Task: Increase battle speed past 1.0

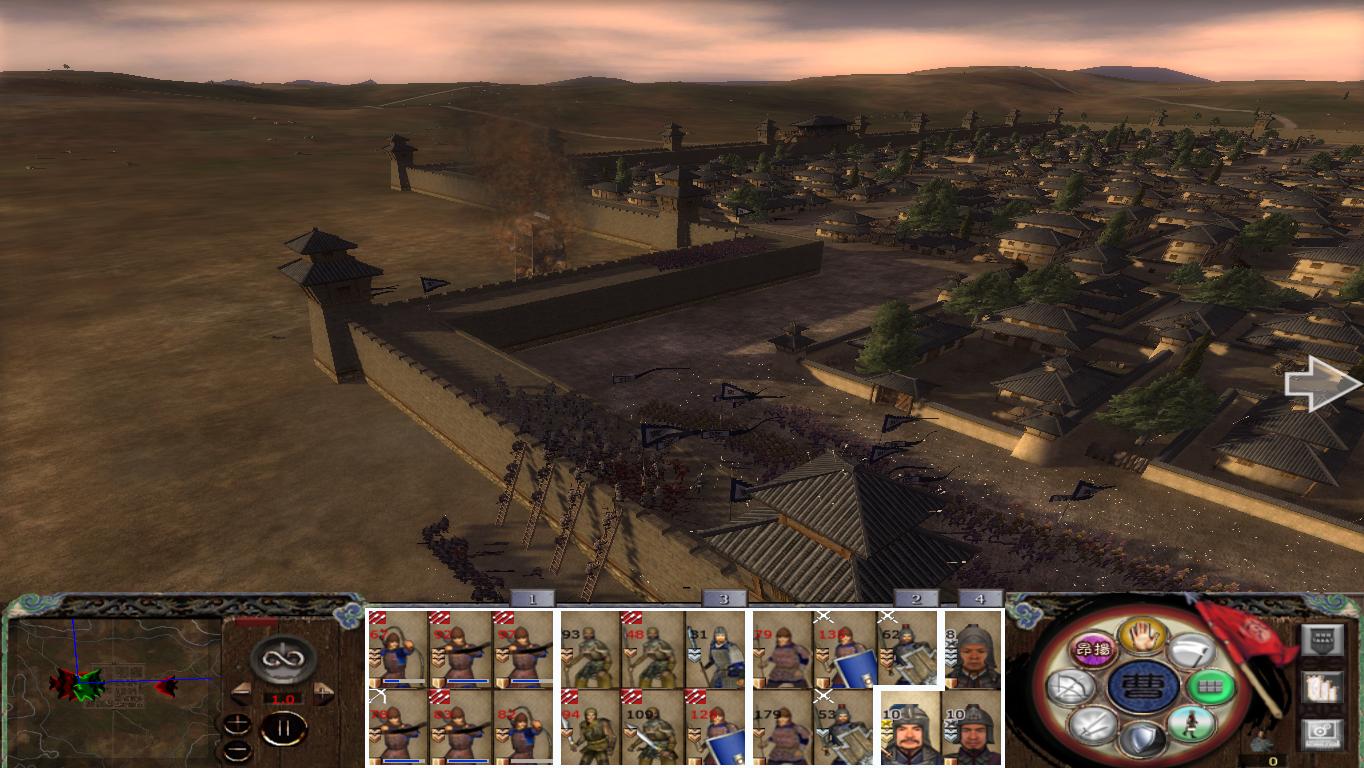Action: pyautogui.click(x=322, y=692)
